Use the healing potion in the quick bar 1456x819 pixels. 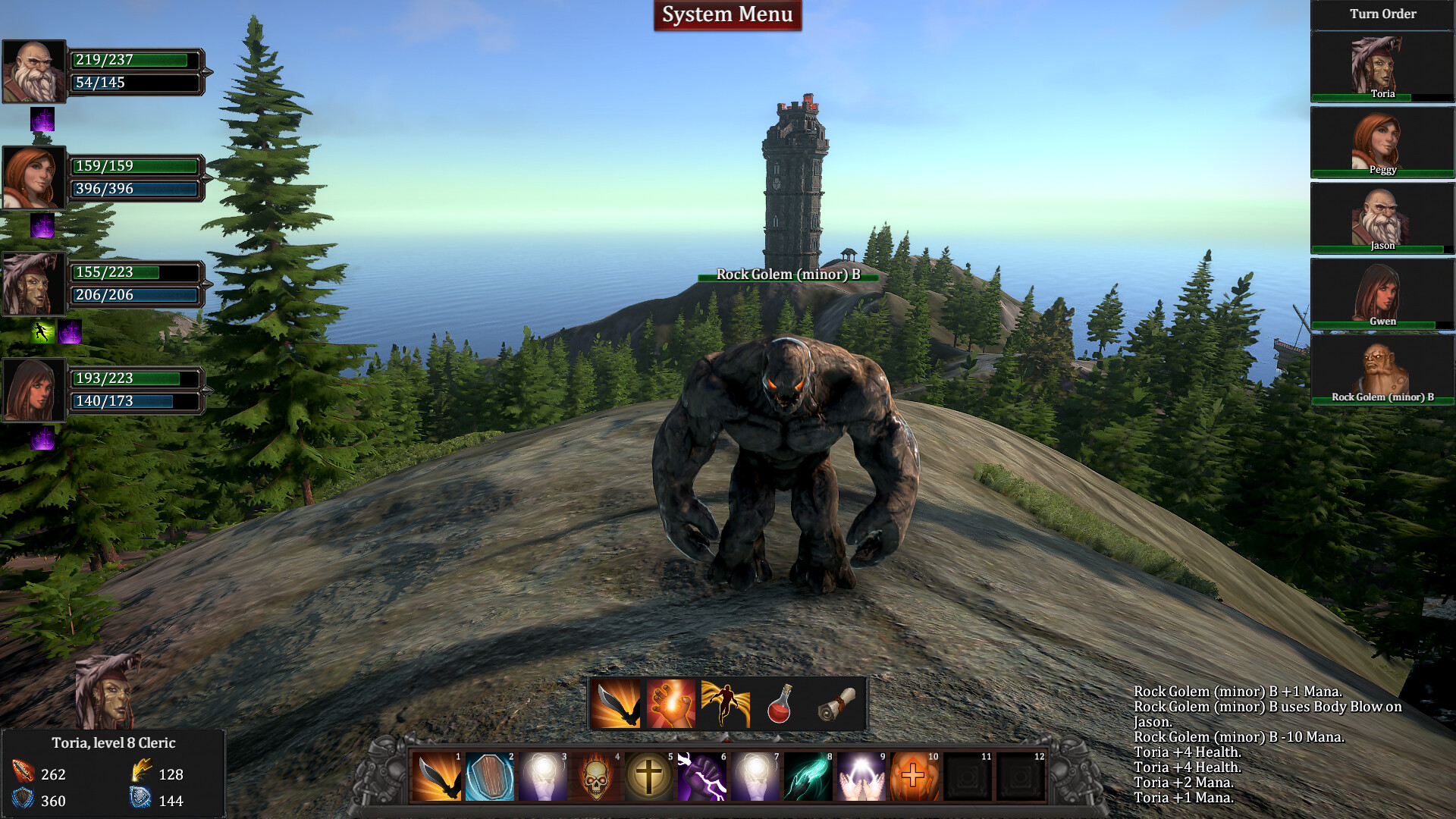[x=780, y=704]
